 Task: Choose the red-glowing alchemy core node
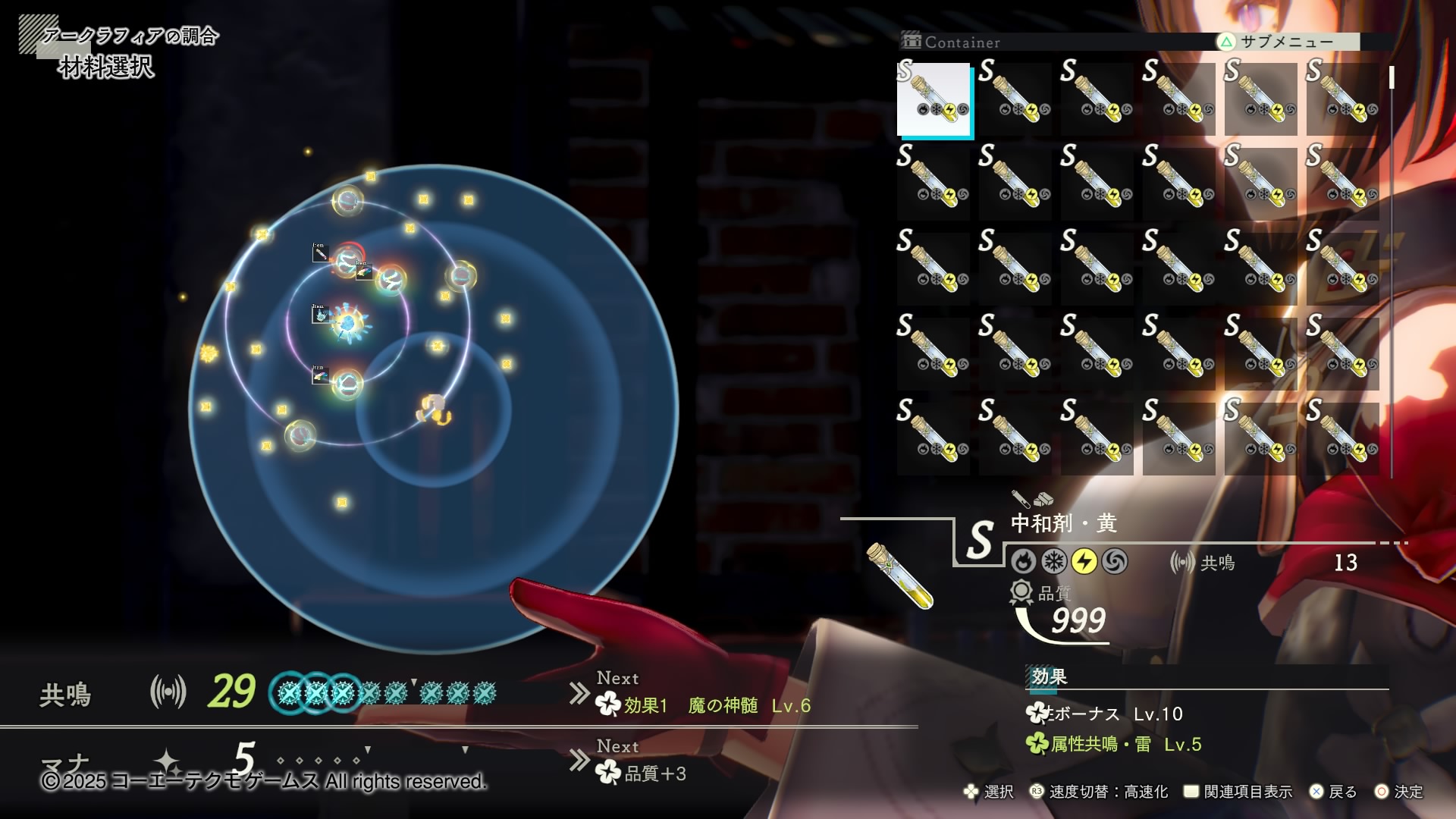(348, 260)
